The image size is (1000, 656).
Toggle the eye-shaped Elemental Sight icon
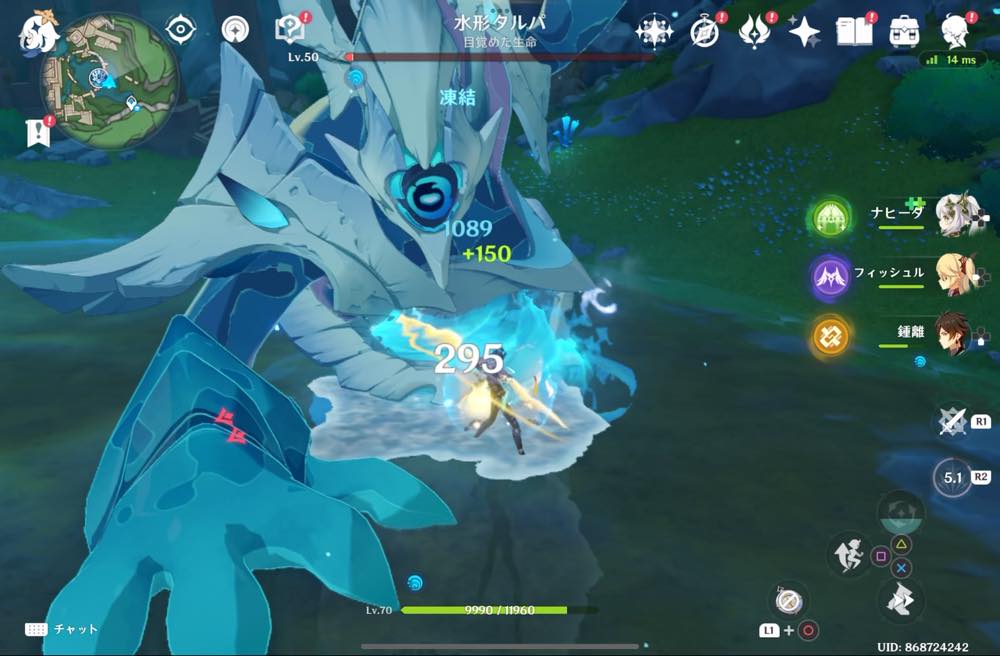tap(180, 30)
